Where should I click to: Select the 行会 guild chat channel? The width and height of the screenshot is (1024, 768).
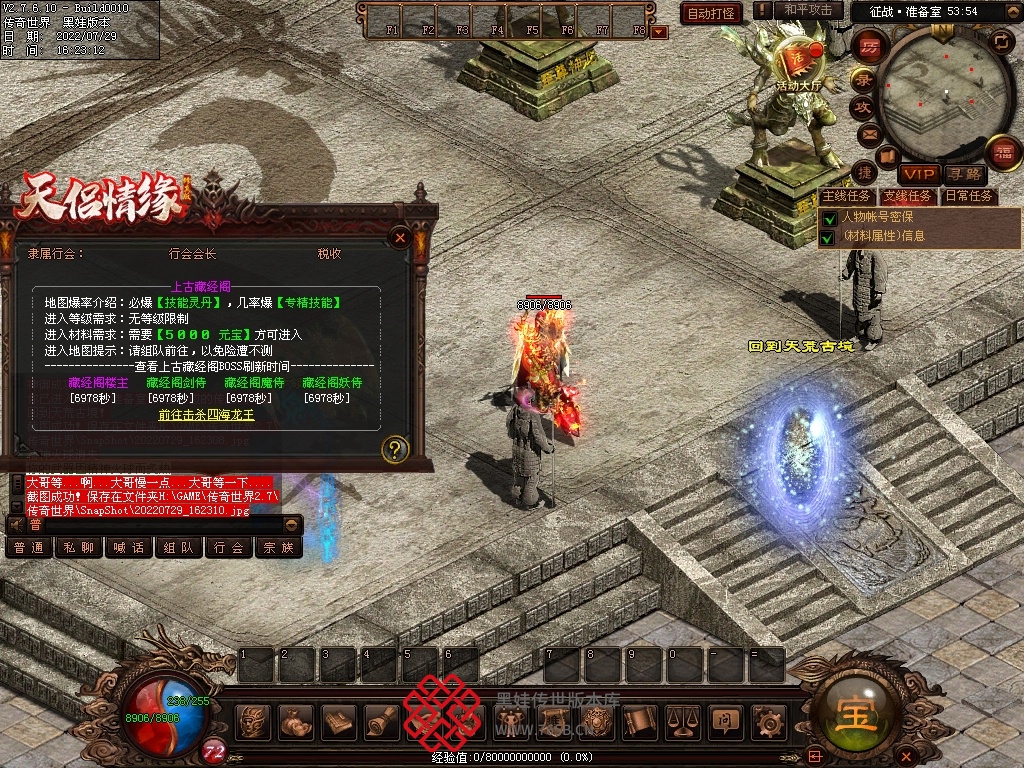tap(229, 548)
